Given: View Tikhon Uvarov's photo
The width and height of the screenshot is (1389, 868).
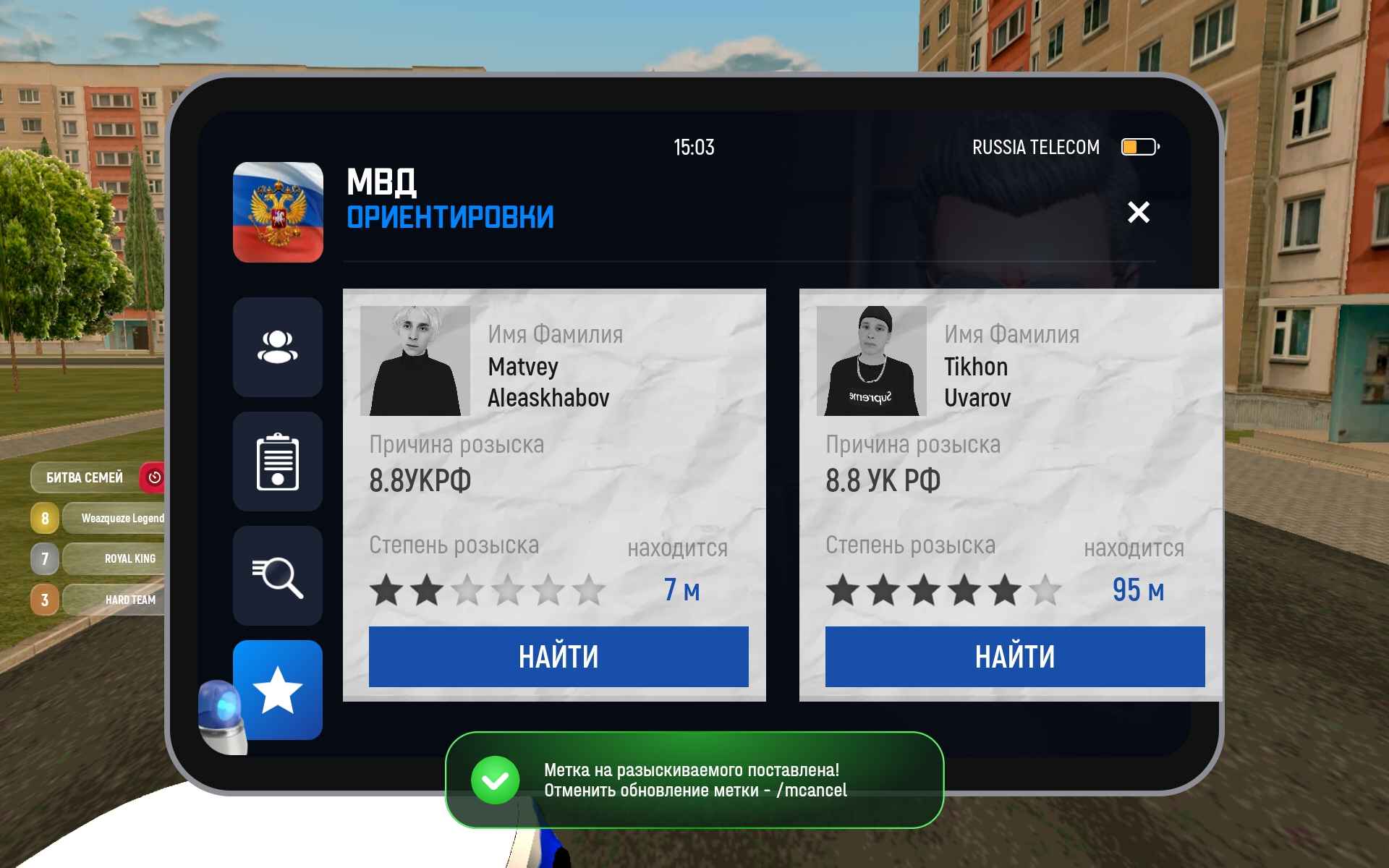Looking at the screenshot, I should click(x=871, y=361).
